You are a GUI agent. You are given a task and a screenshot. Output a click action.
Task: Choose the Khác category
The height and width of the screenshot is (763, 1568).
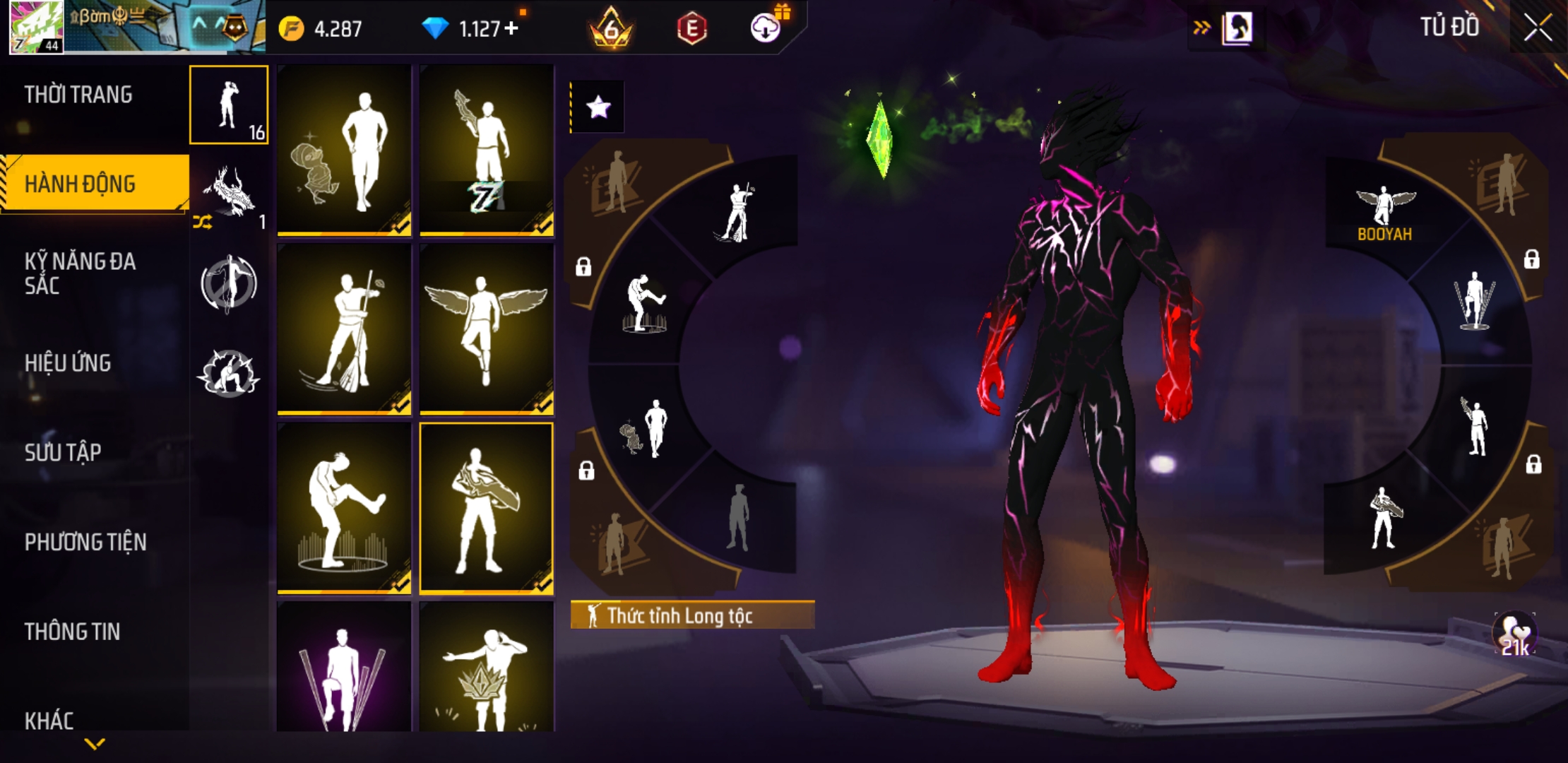(x=49, y=720)
